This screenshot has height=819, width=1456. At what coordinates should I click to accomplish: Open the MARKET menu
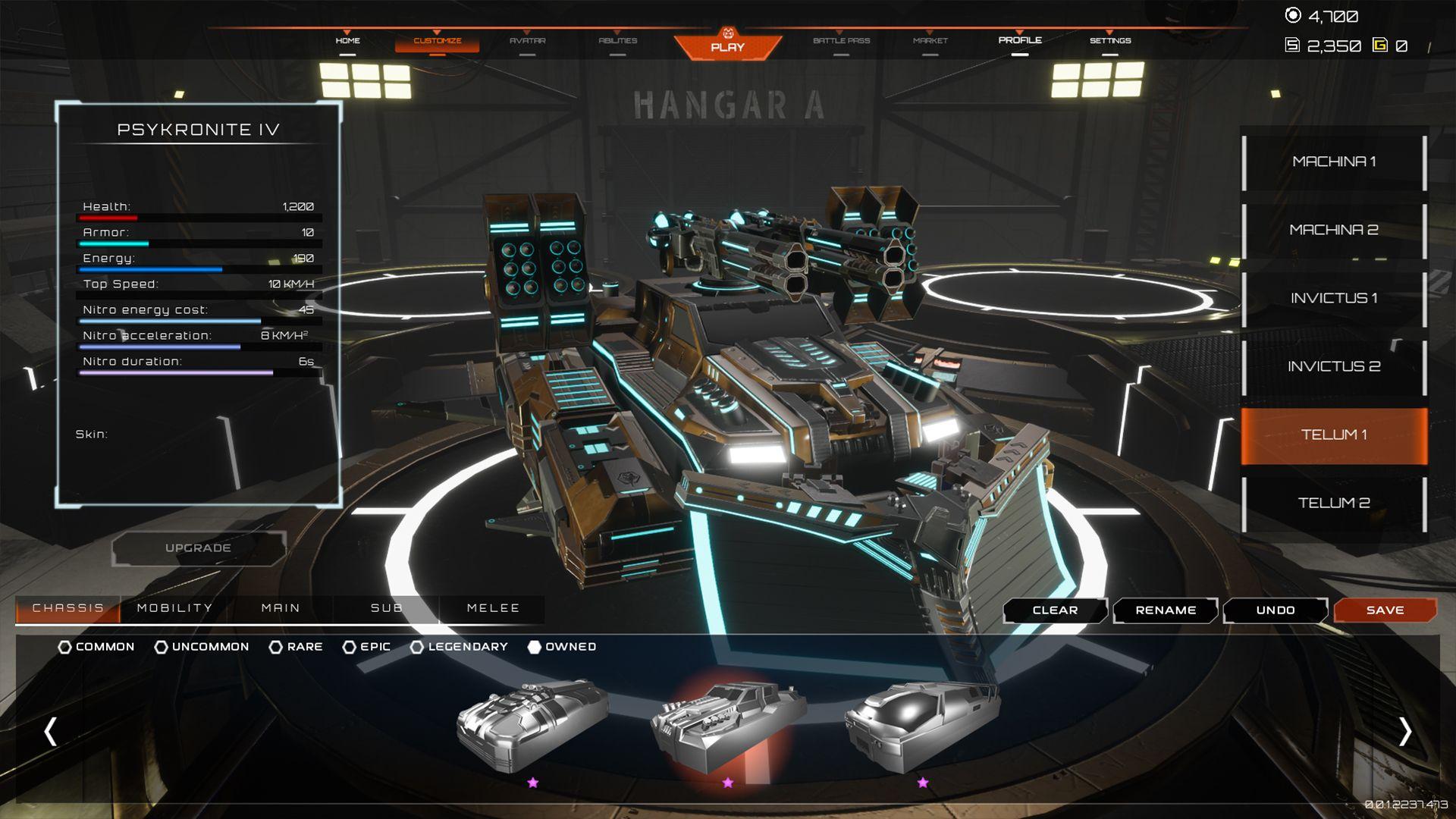(x=930, y=40)
